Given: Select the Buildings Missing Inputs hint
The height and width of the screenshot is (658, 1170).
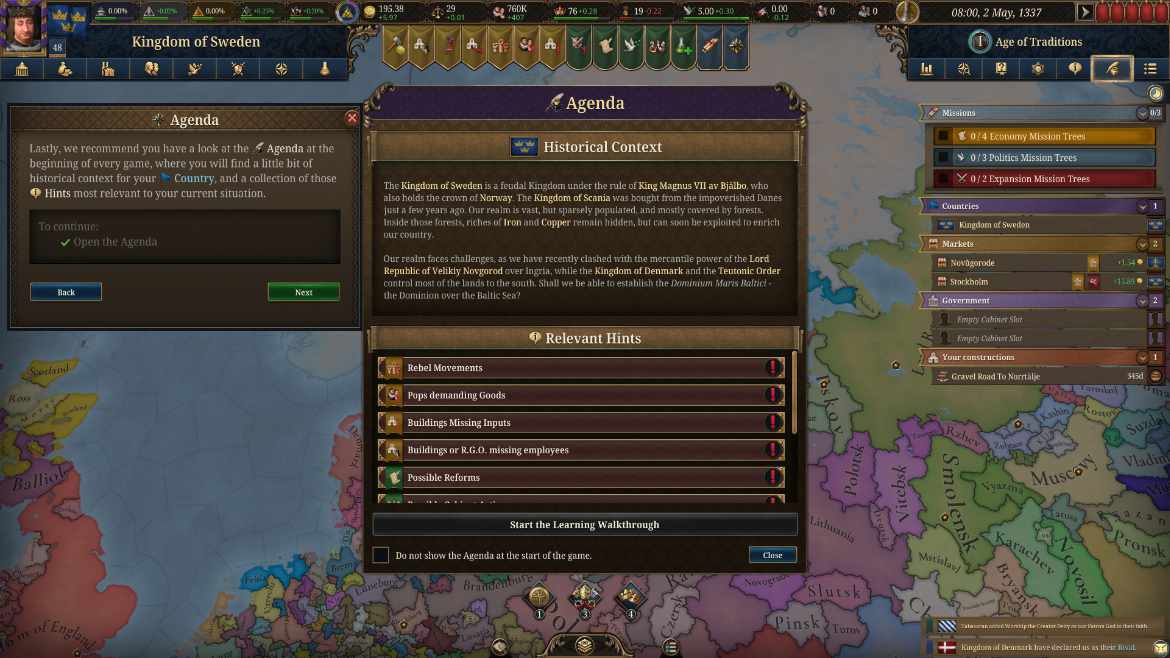Looking at the screenshot, I should pyautogui.click(x=581, y=423).
